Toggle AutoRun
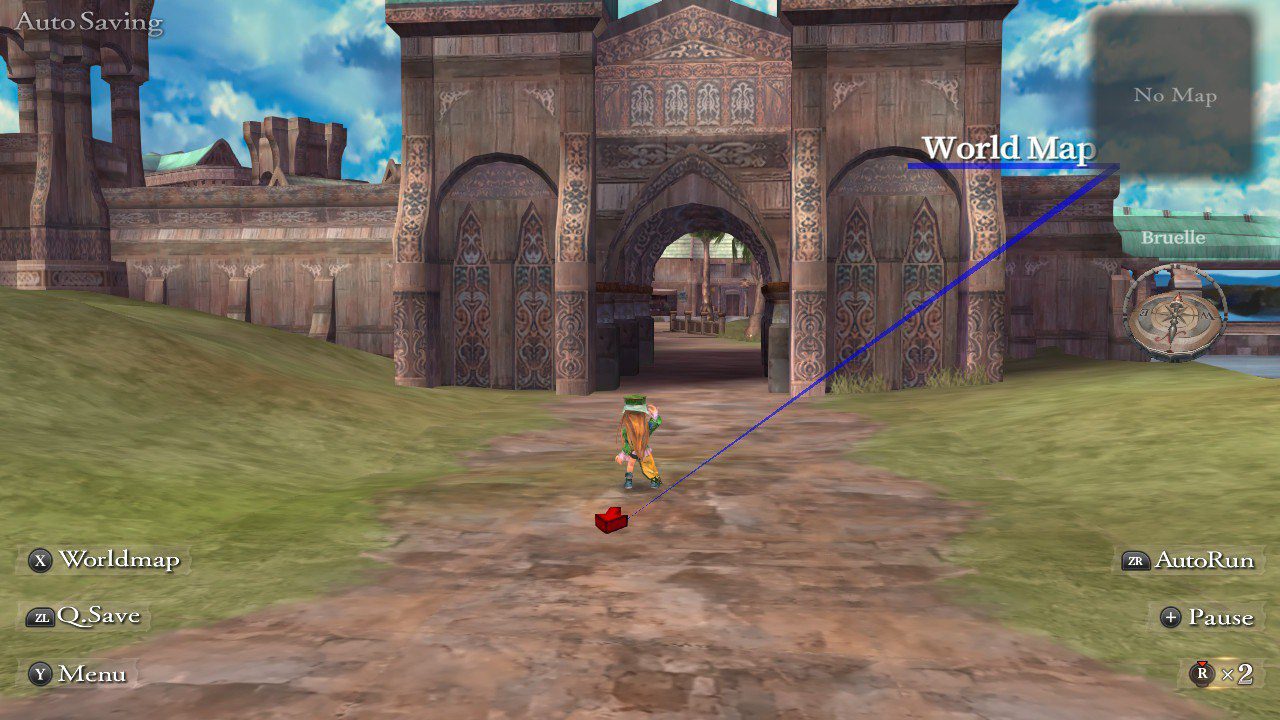The image size is (1280, 720). pyautogui.click(x=1189, y=561)
